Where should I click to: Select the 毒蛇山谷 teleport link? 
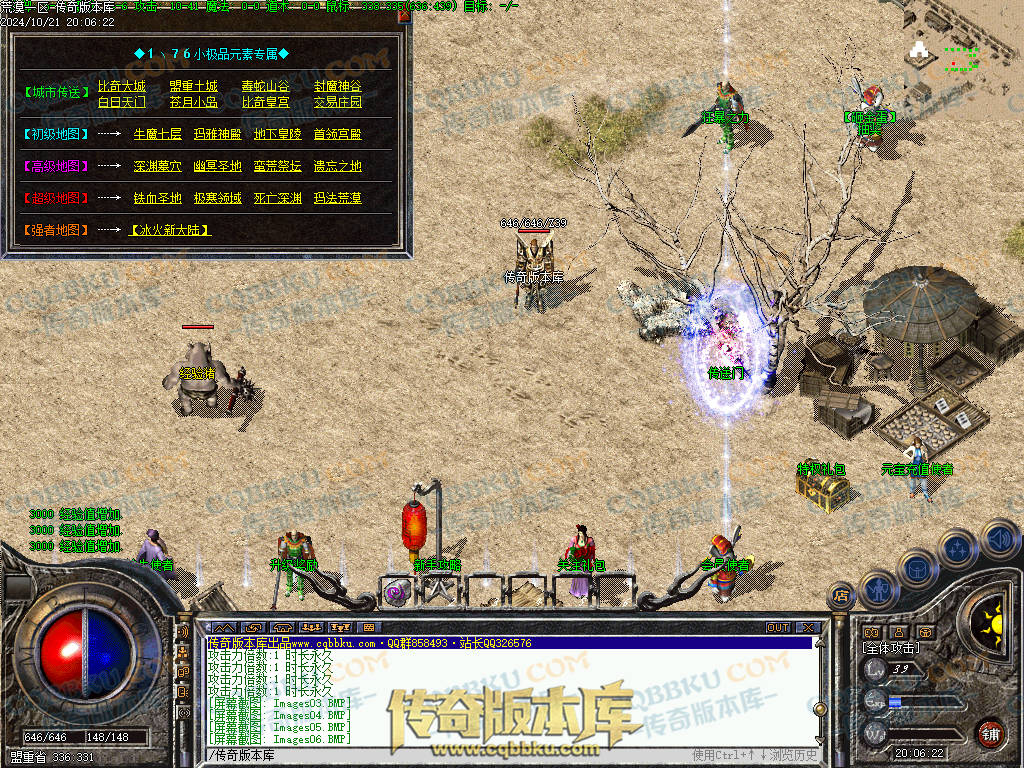point(265,86)
